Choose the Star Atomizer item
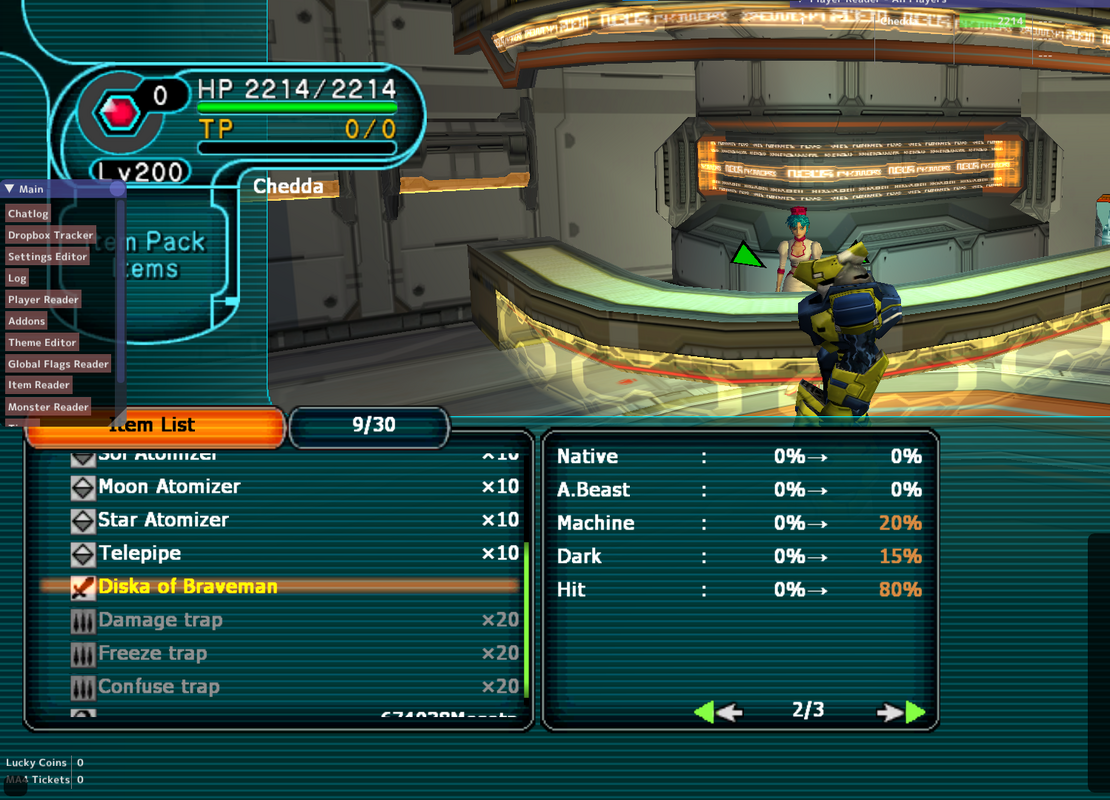Viewport: 1110px width, 800px height. pyautogui.click(x=163, y=520)
